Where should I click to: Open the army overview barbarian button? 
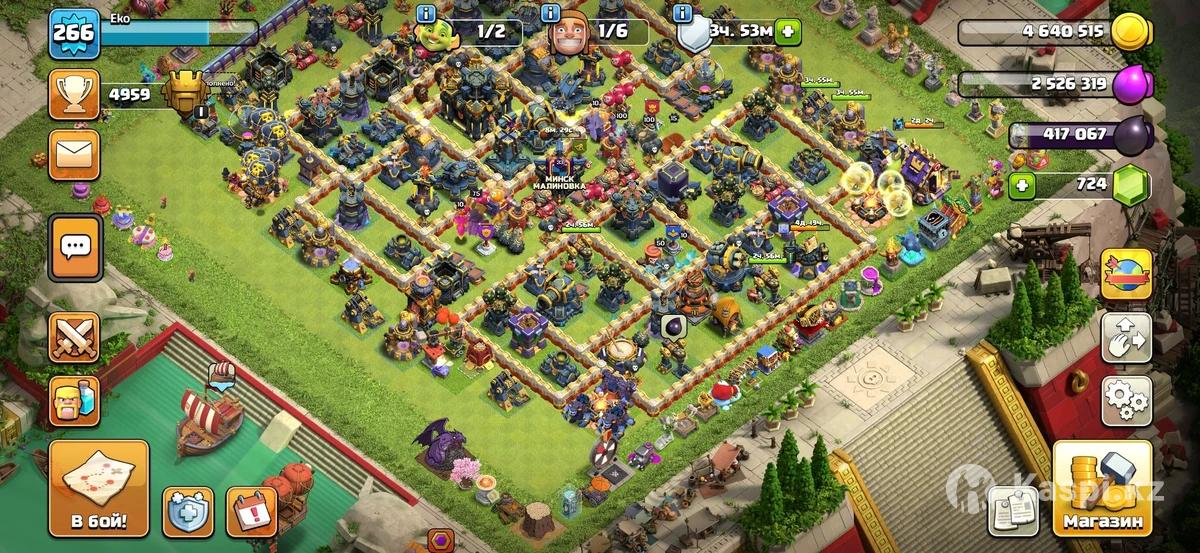pyautogui.click(x=74, y=400)
